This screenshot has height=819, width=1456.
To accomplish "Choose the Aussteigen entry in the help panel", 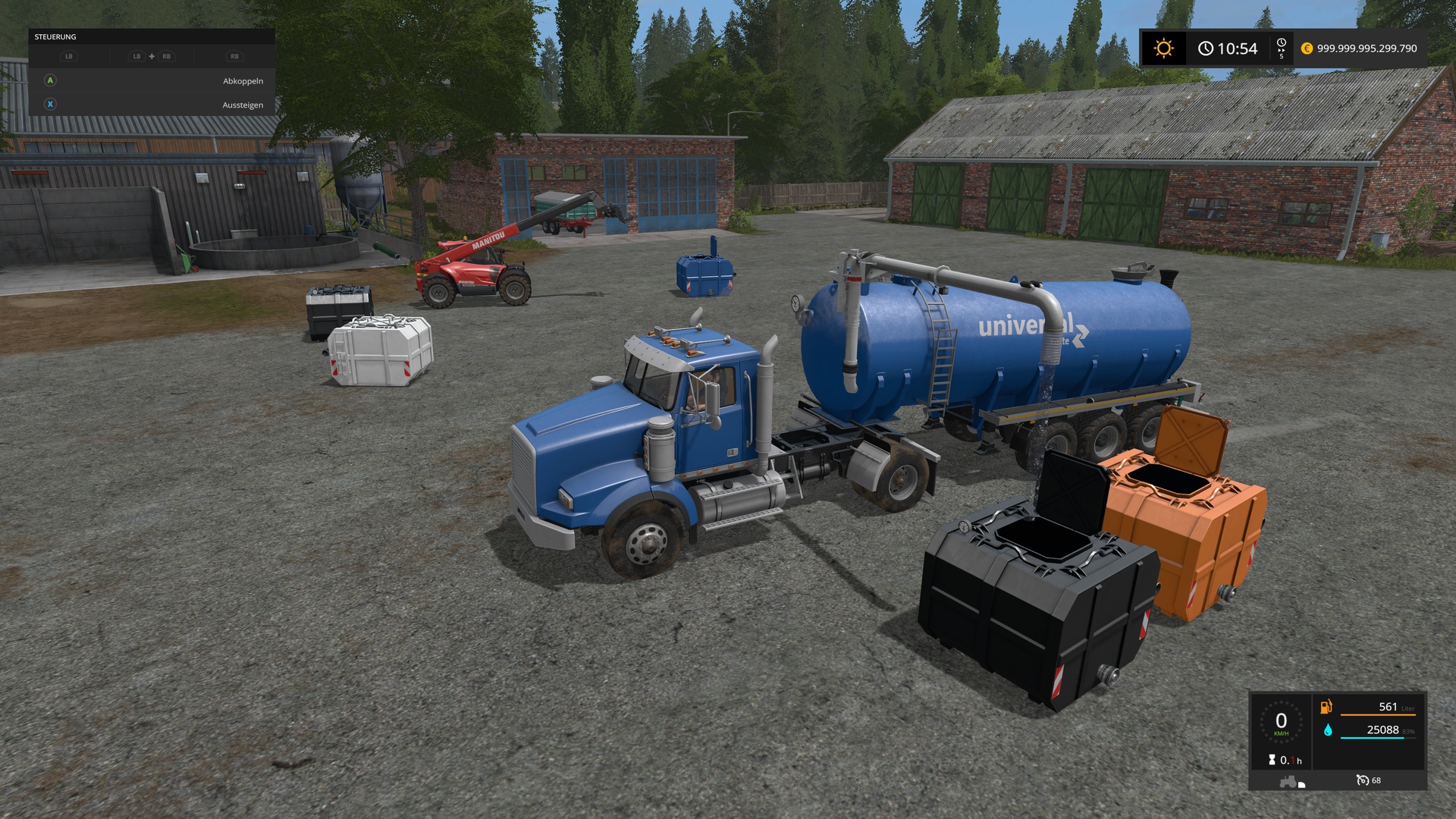I will 243,105.
